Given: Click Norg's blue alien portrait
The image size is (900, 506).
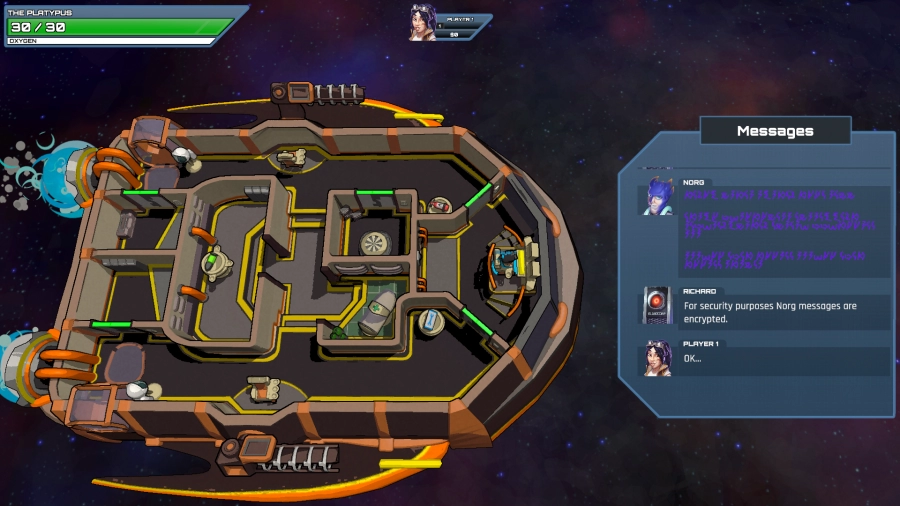Looking at the screenshot, I should (658, 196).
